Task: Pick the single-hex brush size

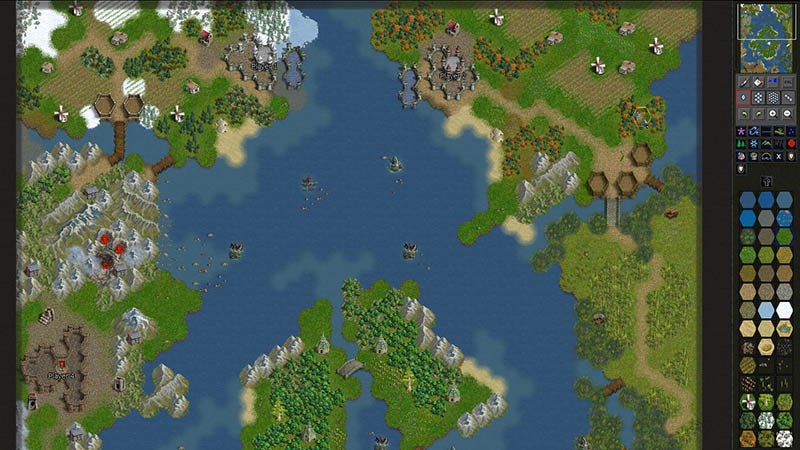Action: (x=743, y=98)
